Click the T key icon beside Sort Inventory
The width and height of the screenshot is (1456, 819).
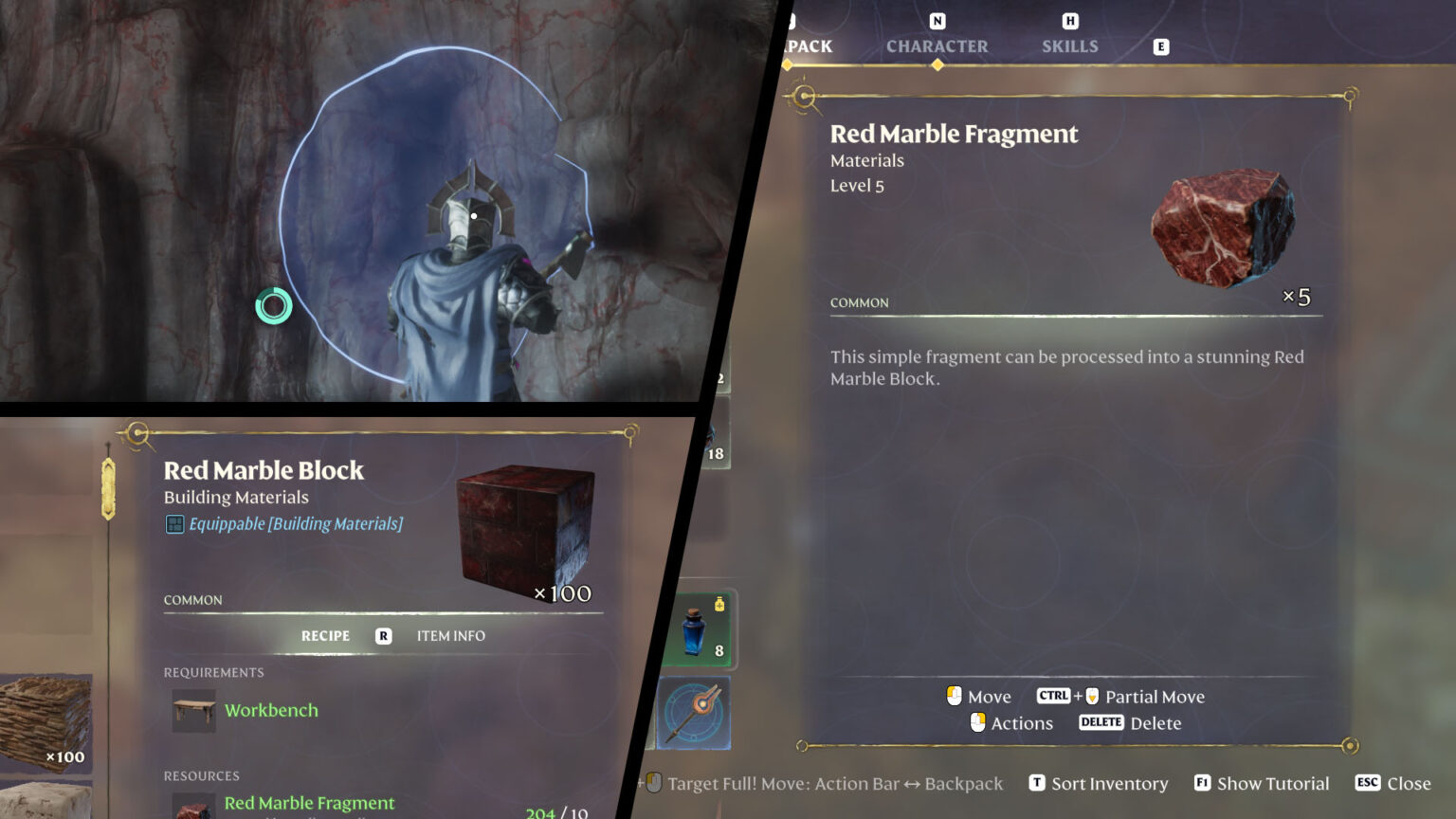[1037, 783]
